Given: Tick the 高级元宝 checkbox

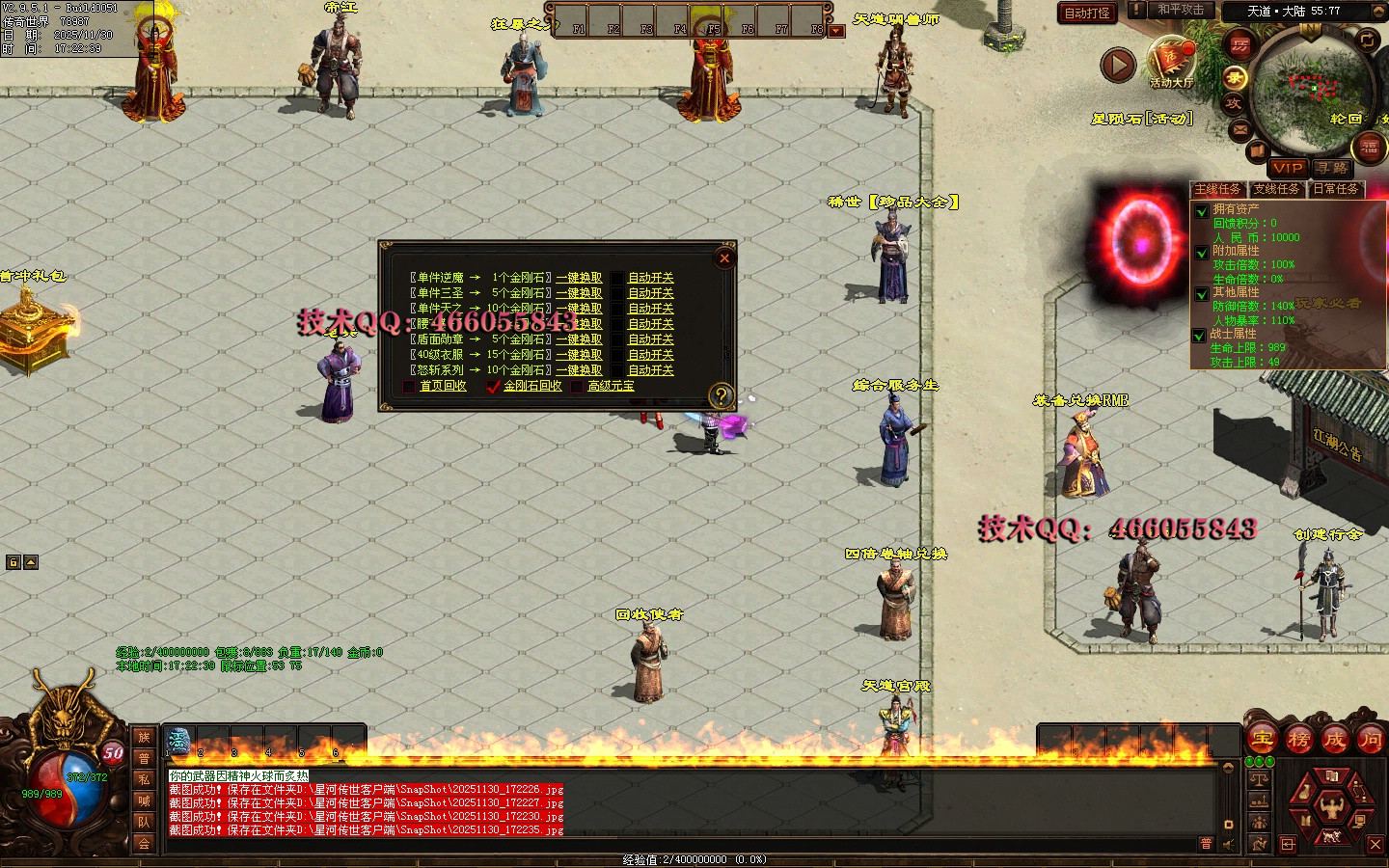Looking at the screenshot, I should (x=577, y=386).
